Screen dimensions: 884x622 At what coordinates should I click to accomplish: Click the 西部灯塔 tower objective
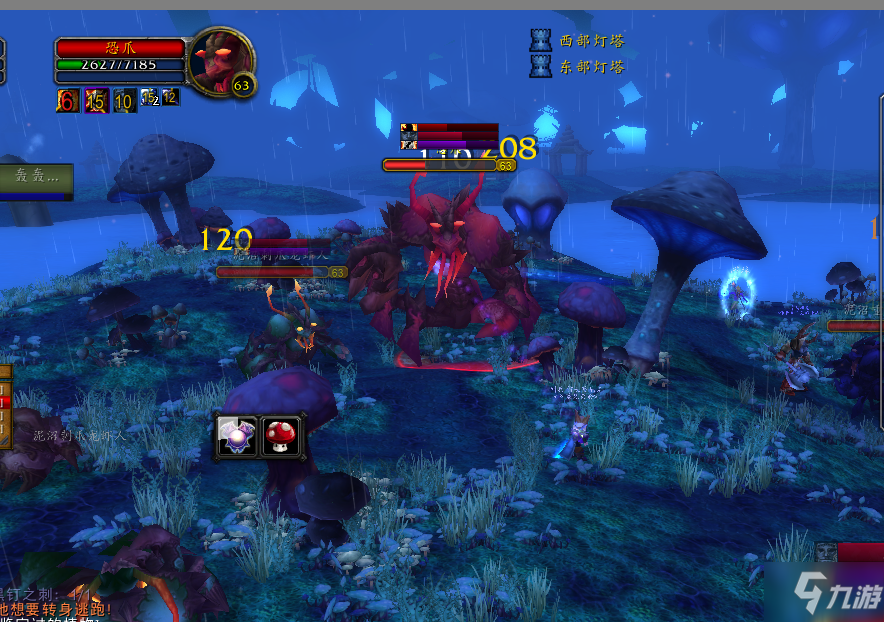[x=578, y=41]
